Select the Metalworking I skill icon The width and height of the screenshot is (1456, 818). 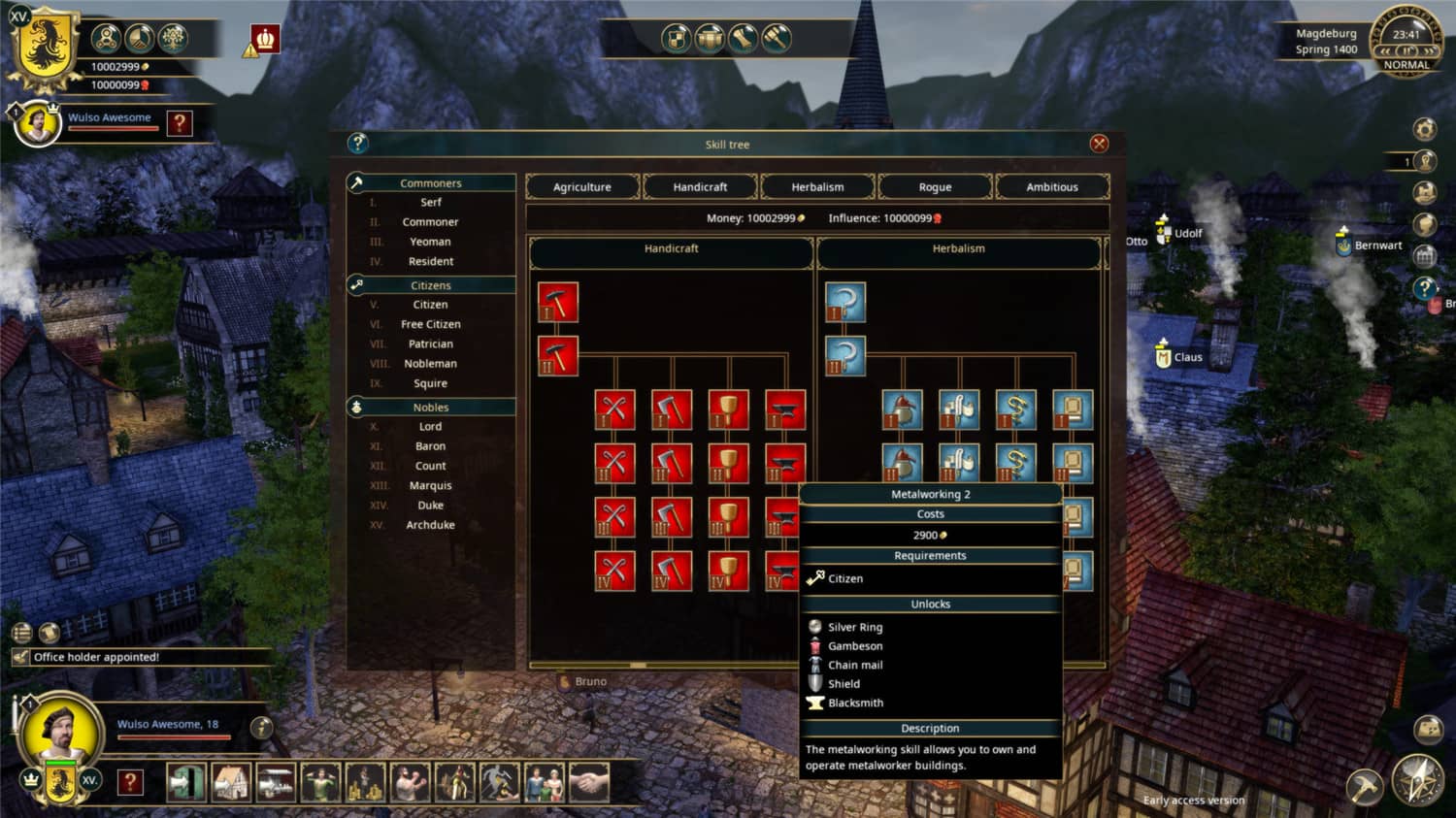coord(558,301)
